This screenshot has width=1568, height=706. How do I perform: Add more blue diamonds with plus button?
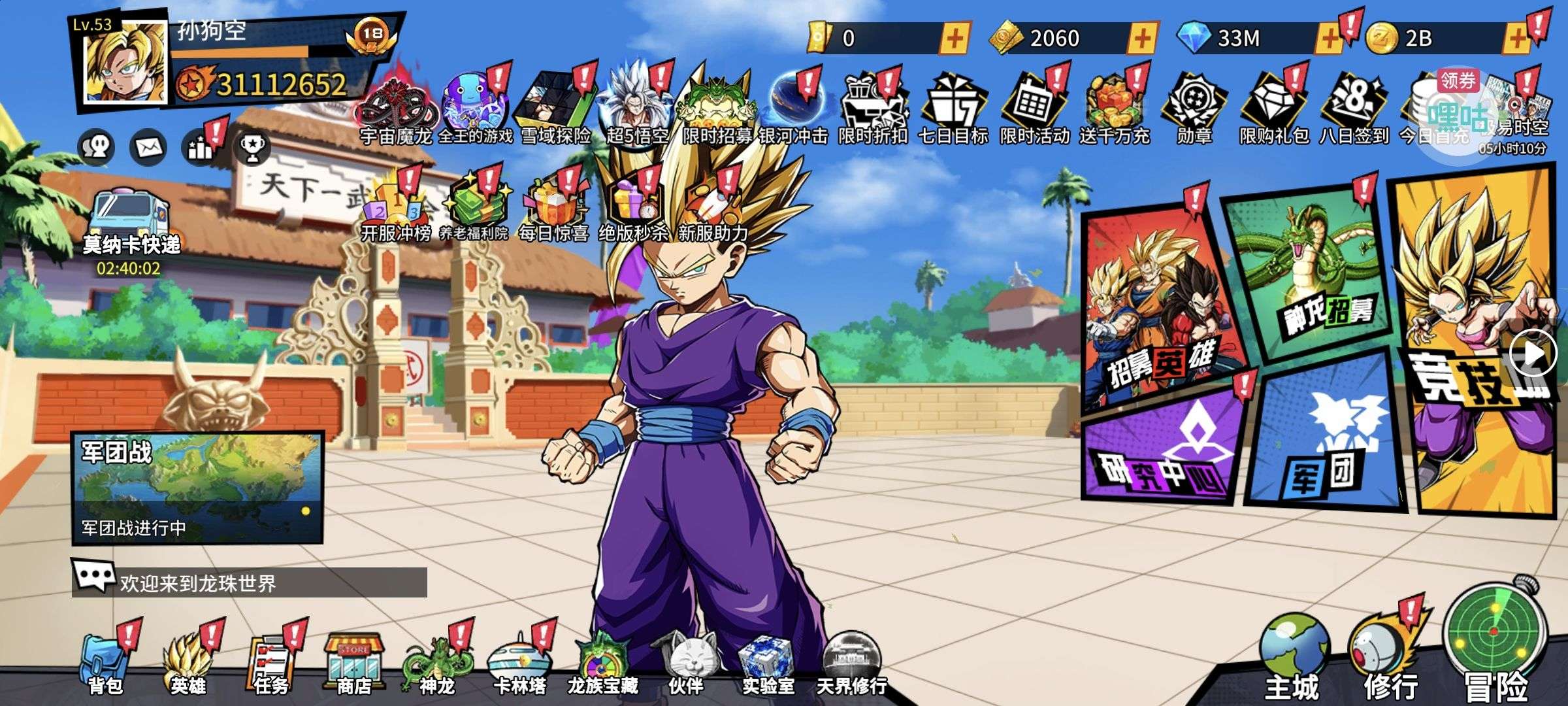point(1329,39)
